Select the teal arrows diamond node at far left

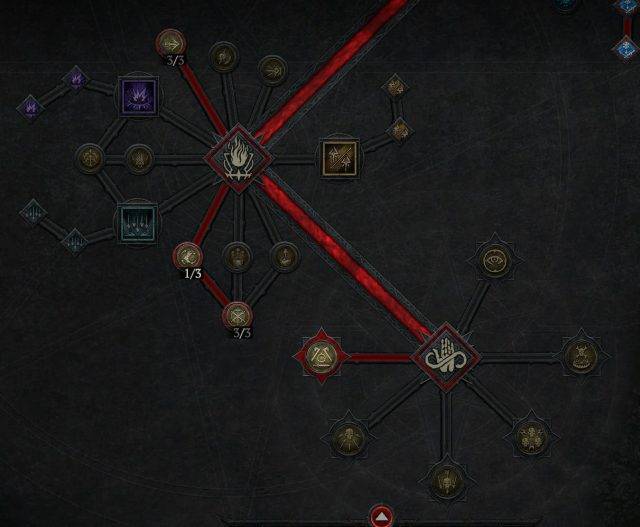tap(34, 211)
